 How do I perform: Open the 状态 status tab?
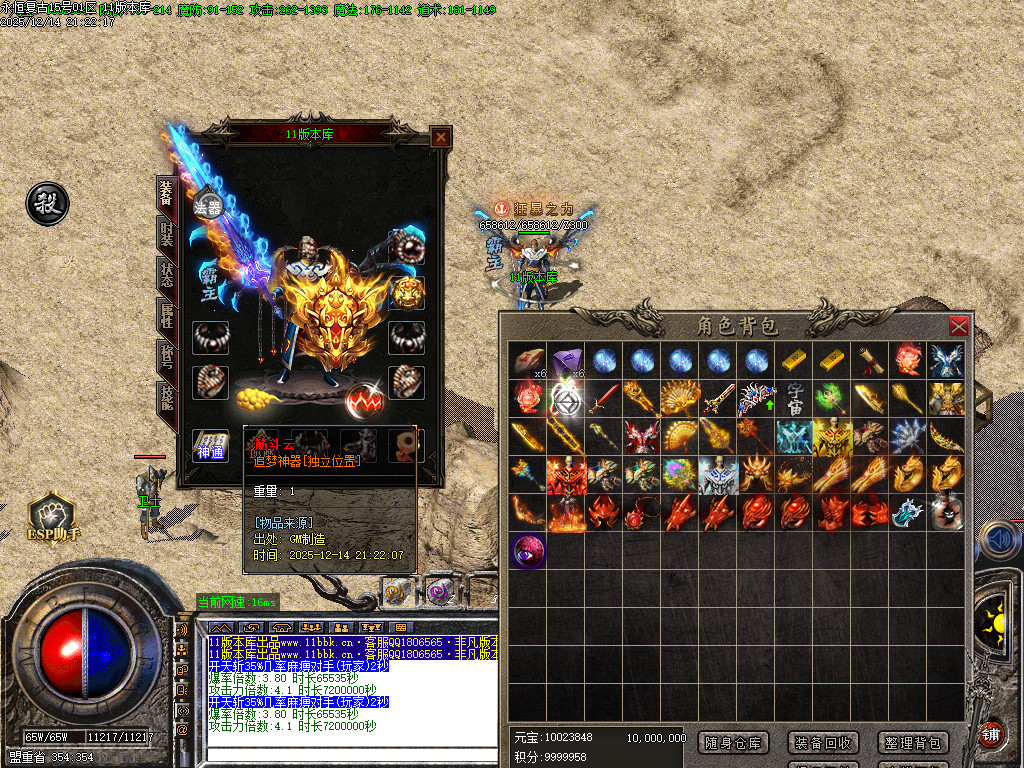[166, 276]
